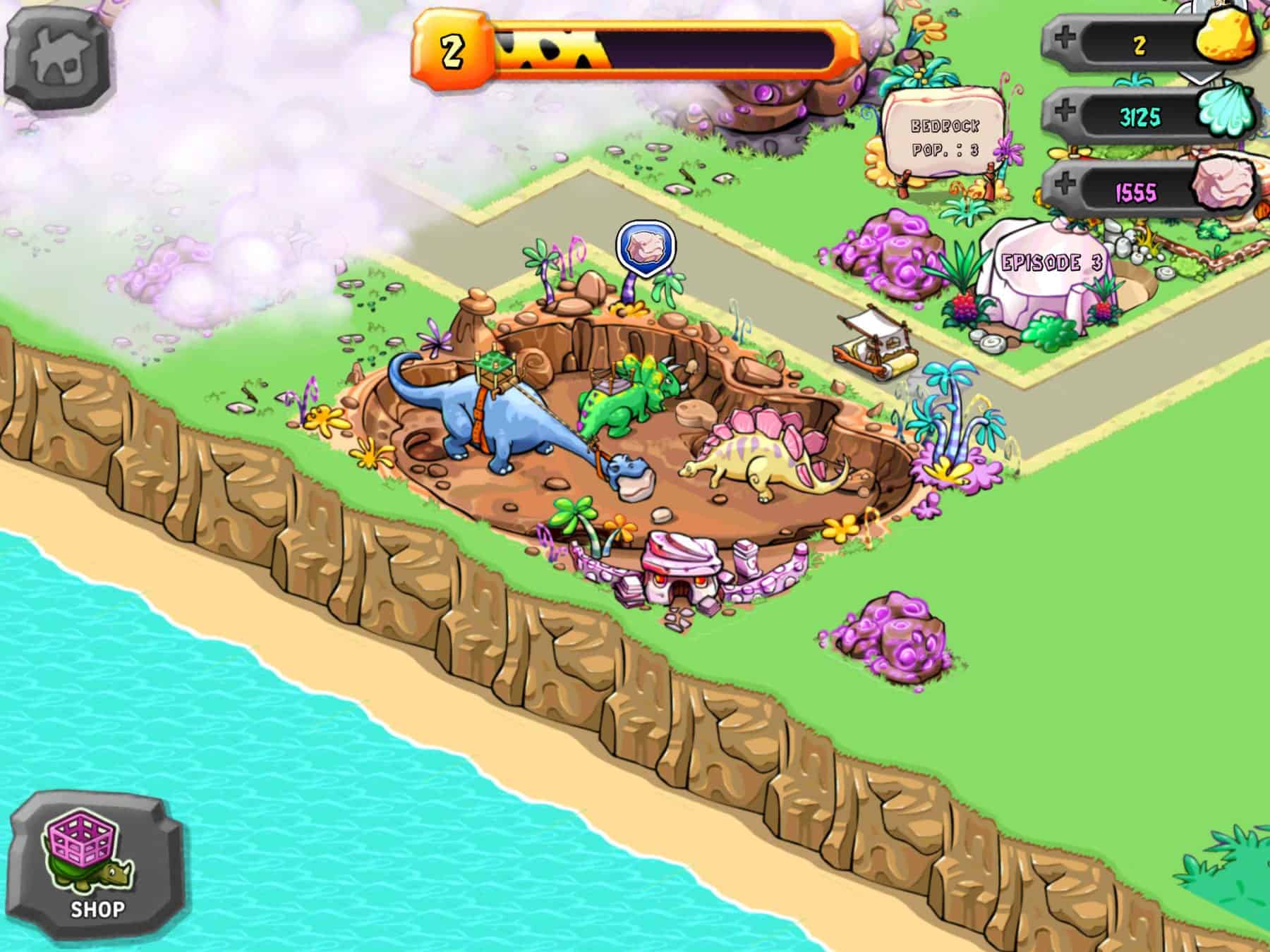Add more pink rock resource
The width and height of the screenshot is (1270, 952).
(1064, 186)
